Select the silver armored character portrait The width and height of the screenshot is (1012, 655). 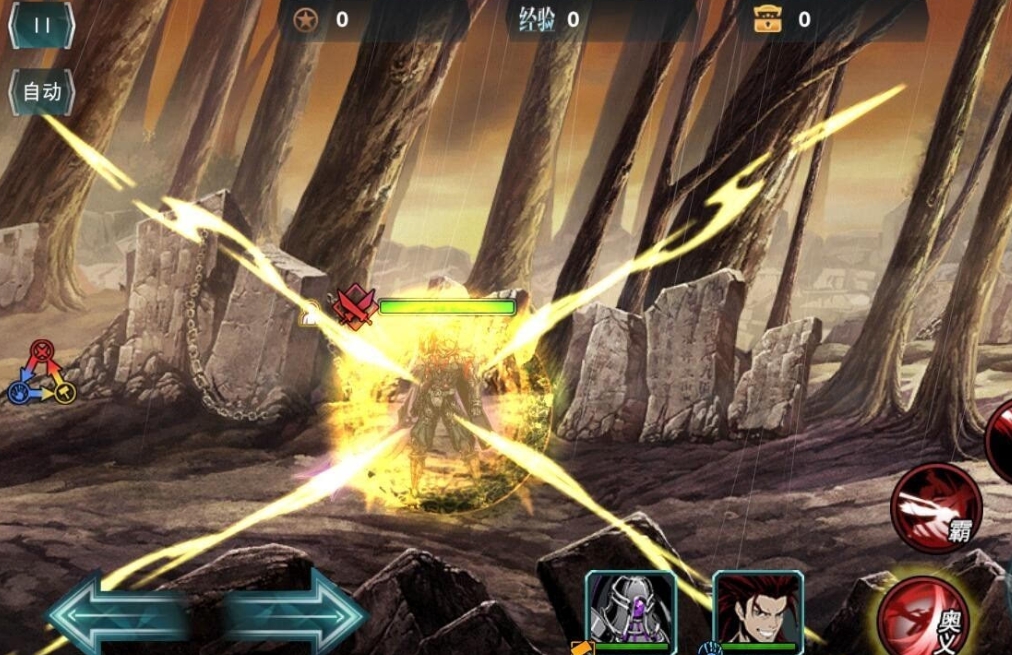pyautogui.click(x=631, y=609)
